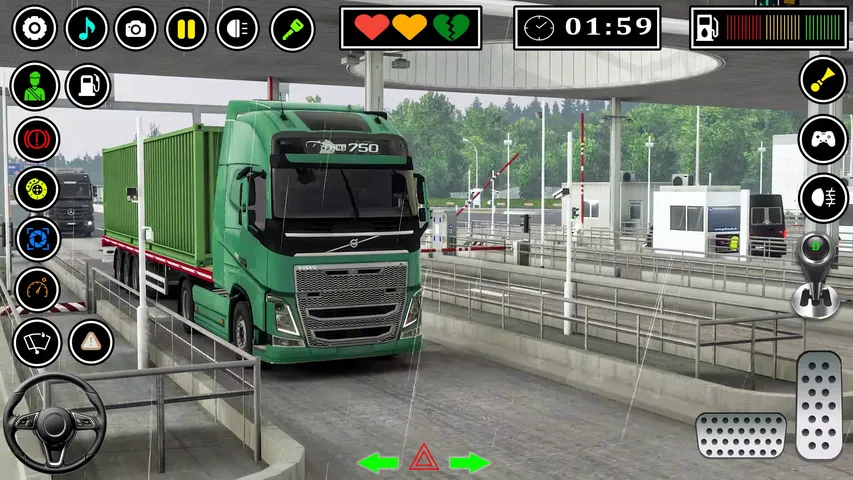Tap the fuel pump icon button
The image size is (853, 480).
click(x=87, y=86)
